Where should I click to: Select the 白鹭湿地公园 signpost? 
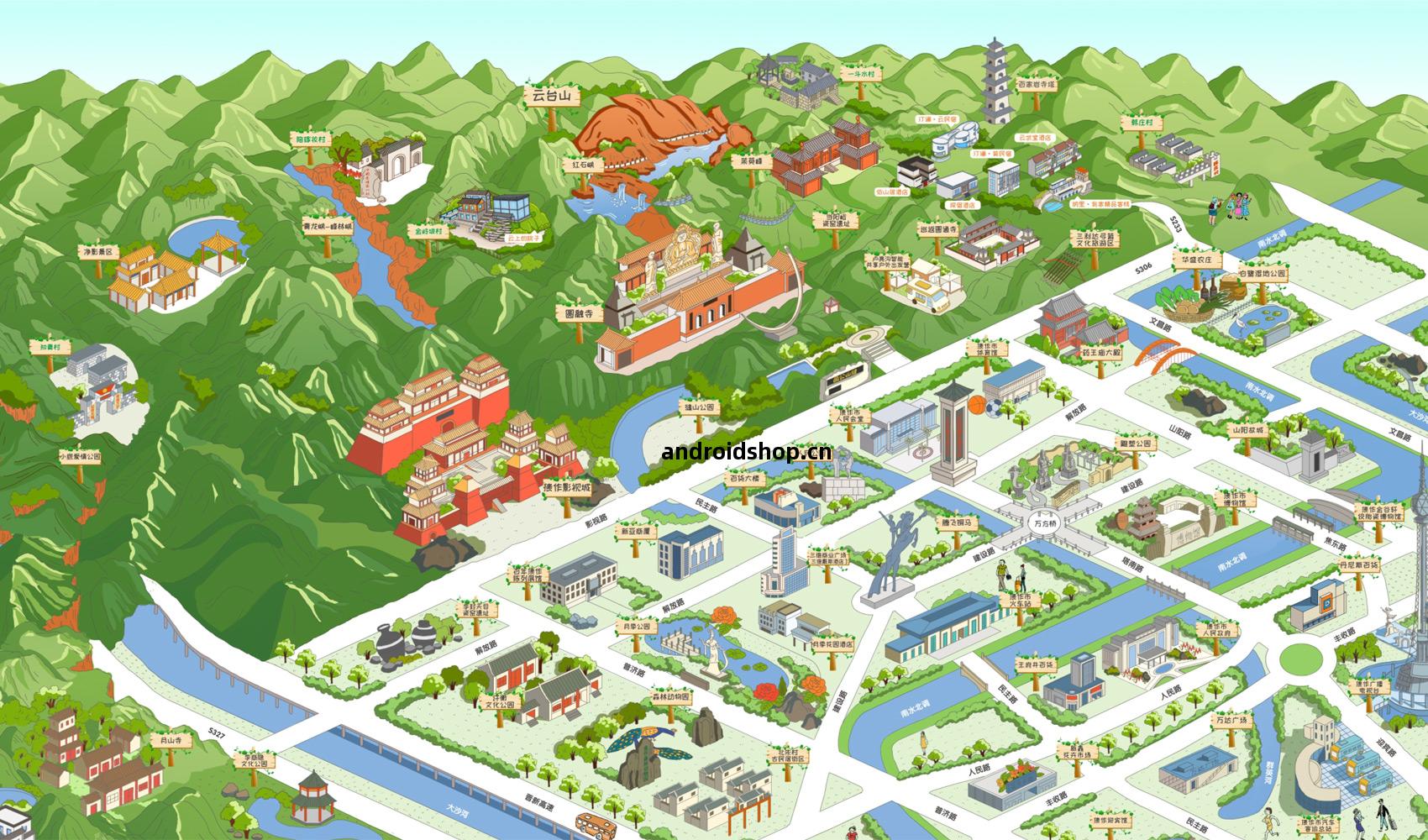1262,274
